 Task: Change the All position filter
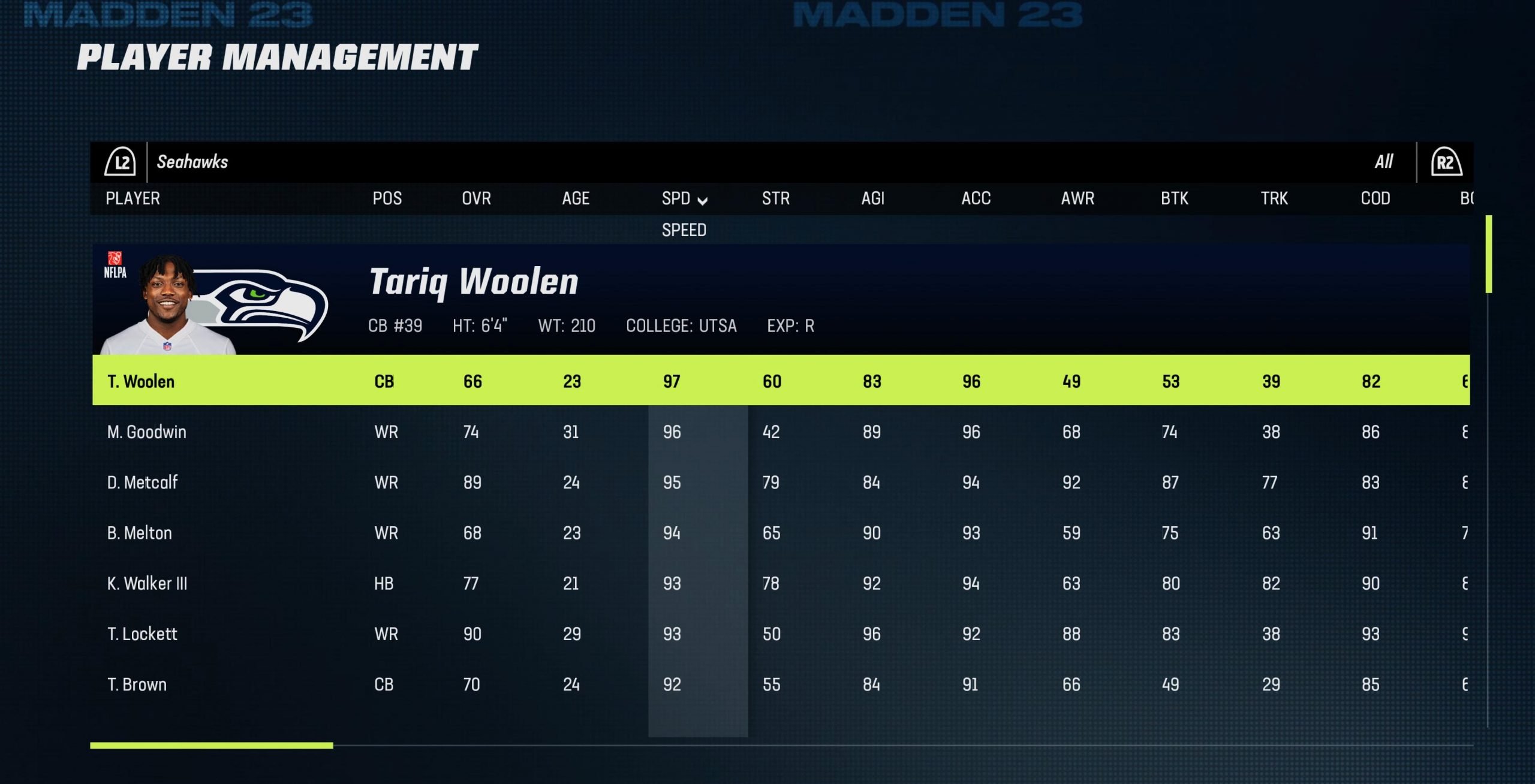click(x=1384, y=162)
